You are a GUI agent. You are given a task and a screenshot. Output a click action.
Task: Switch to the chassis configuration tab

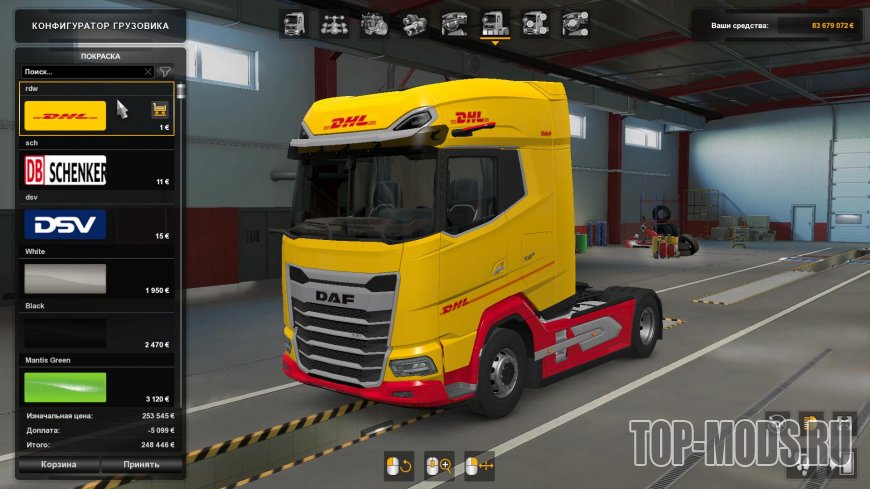click(x=334, y=23)
